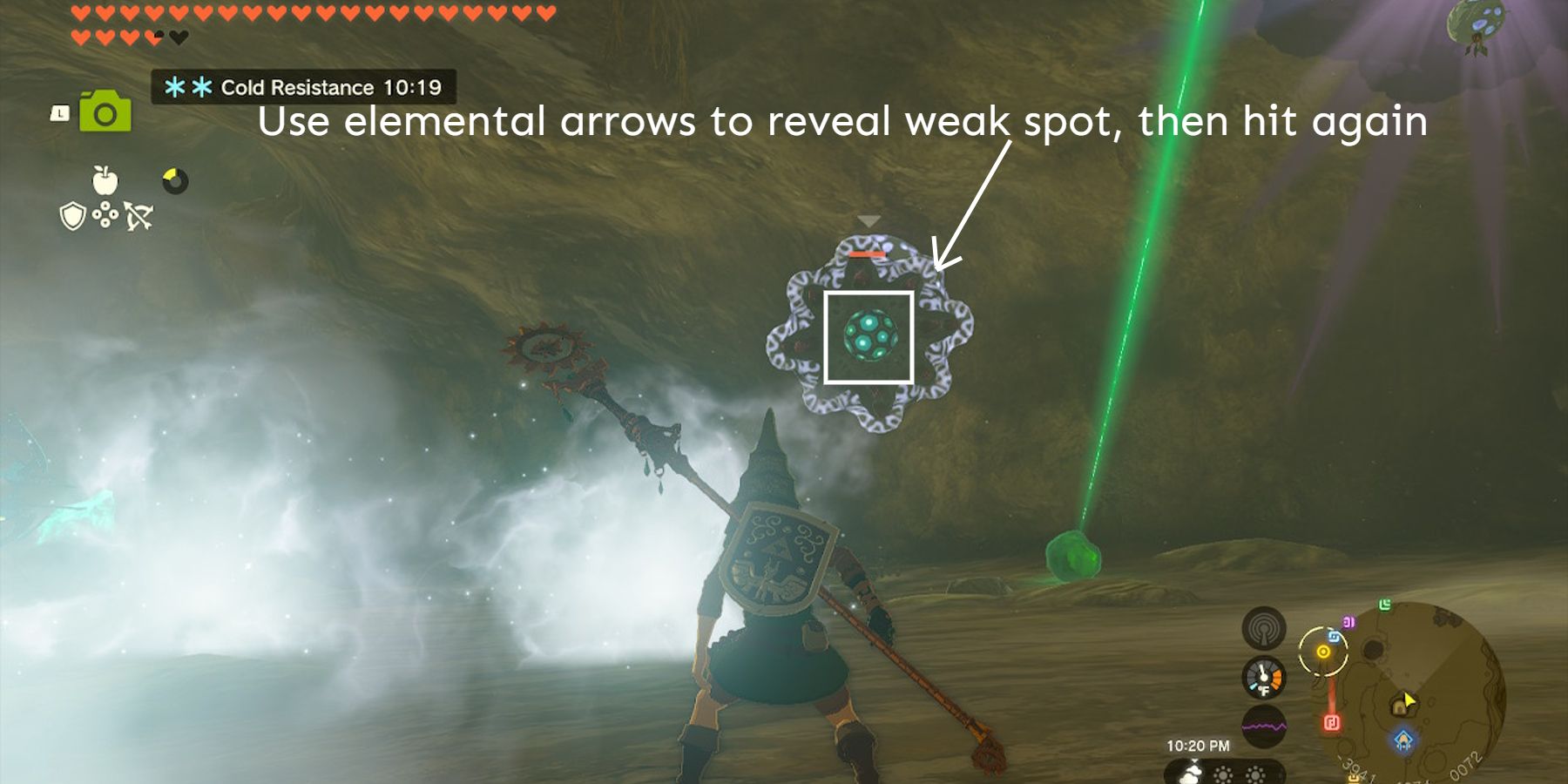Expand the gray triangle above the enemy health bar

click(x=868, y=220)
